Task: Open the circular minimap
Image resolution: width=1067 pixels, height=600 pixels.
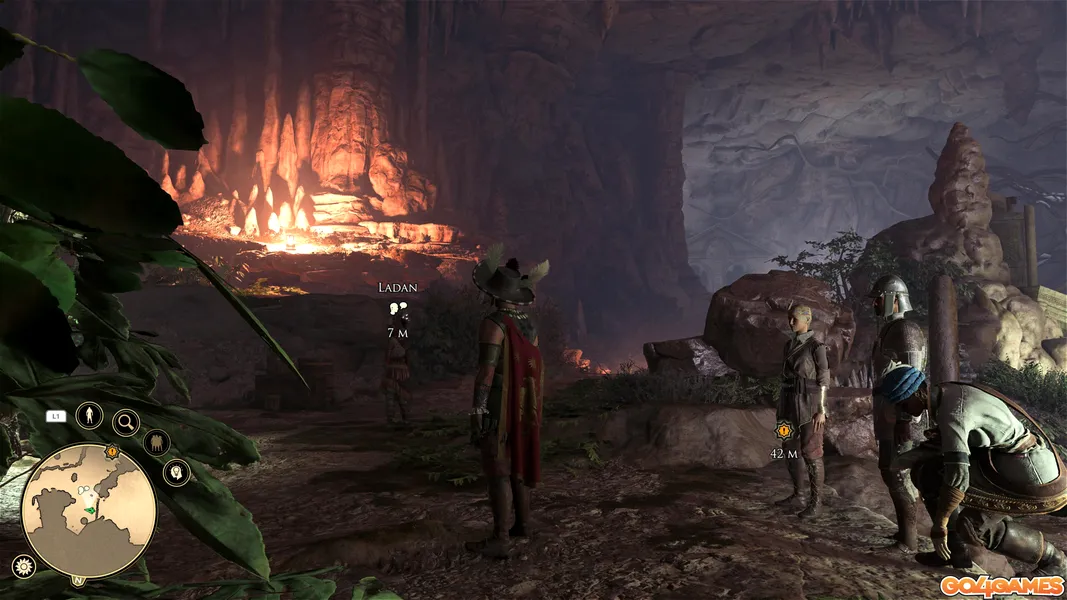Action: pos(89,511)
